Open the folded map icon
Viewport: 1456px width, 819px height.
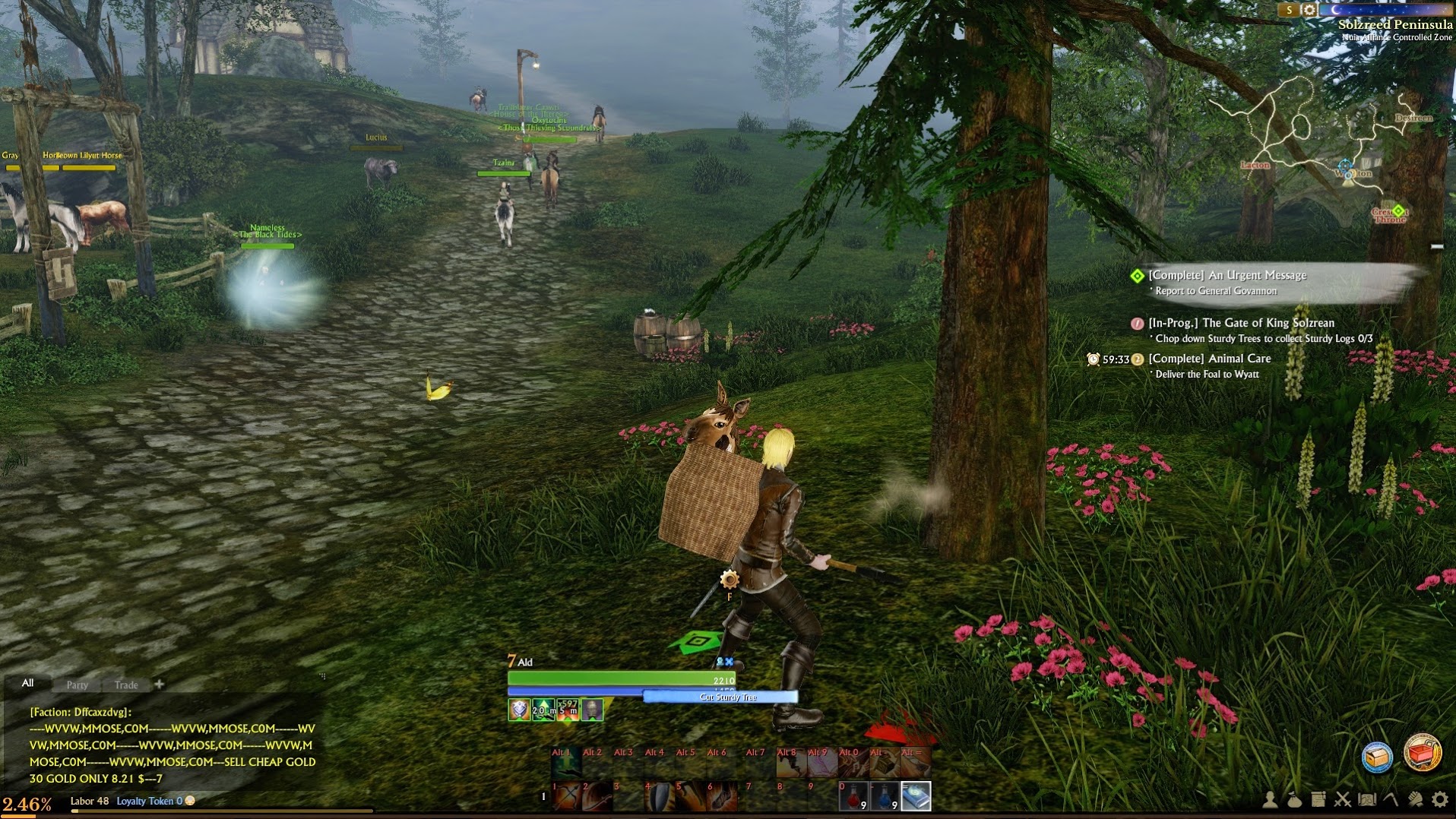(x=1367, y=799)
